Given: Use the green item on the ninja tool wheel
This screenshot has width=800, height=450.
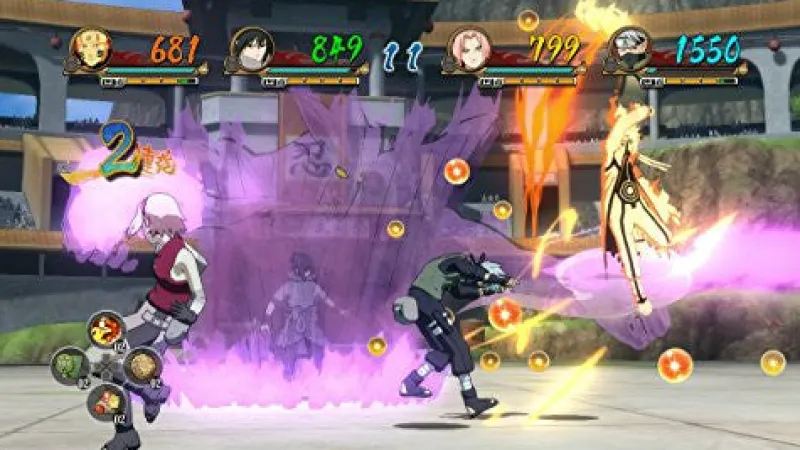Looking at the screenshot, I should click(69, 365).
